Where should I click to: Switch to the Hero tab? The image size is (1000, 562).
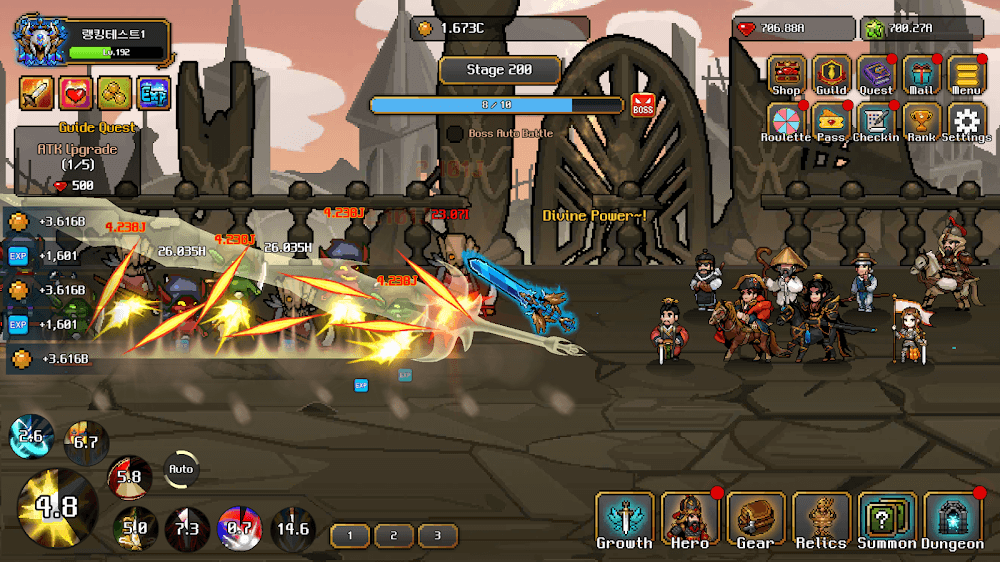[690, 521]
